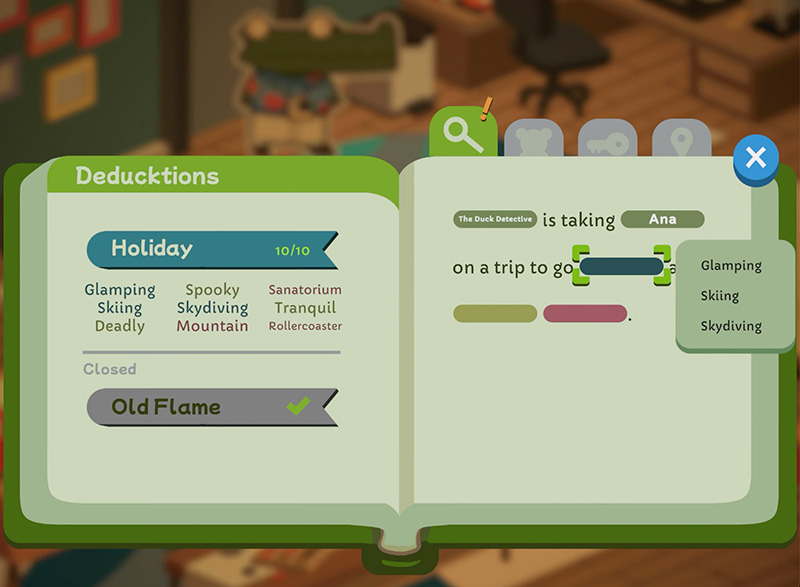Click the Ana name blank
This screenshot has height=587, width=800.
pos(662,219)
